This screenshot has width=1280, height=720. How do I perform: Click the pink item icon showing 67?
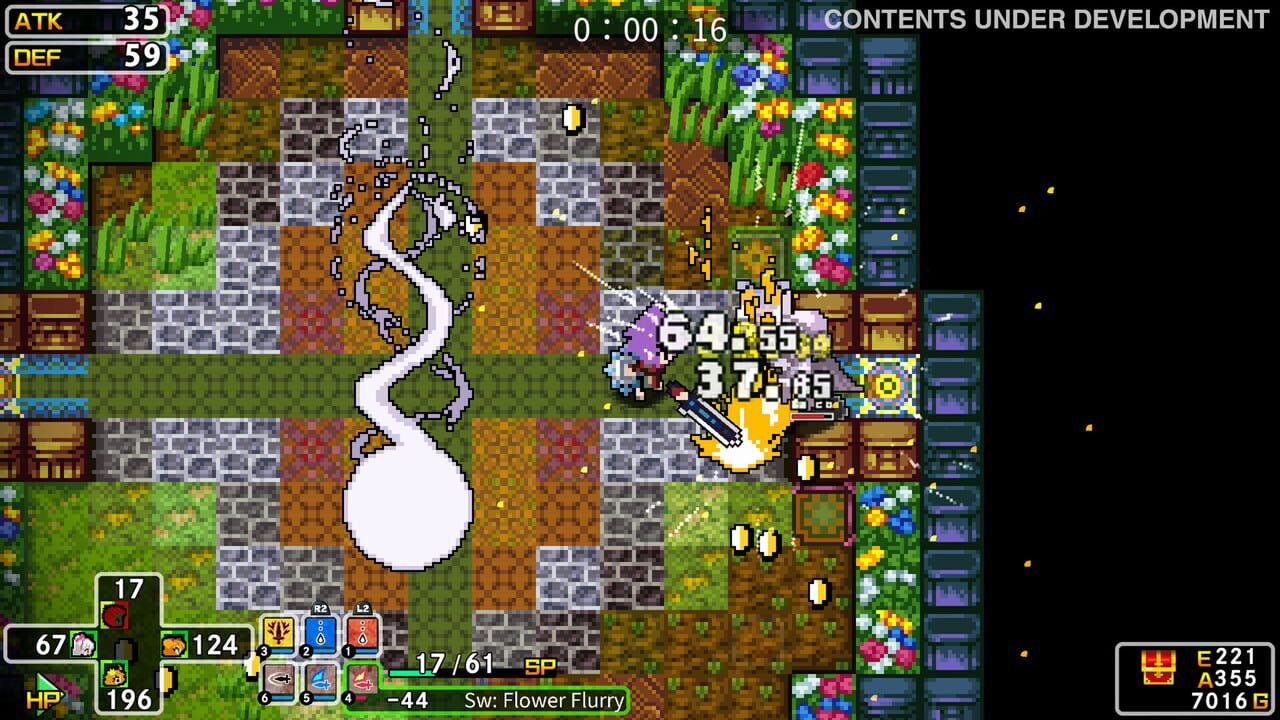point(82,644)
